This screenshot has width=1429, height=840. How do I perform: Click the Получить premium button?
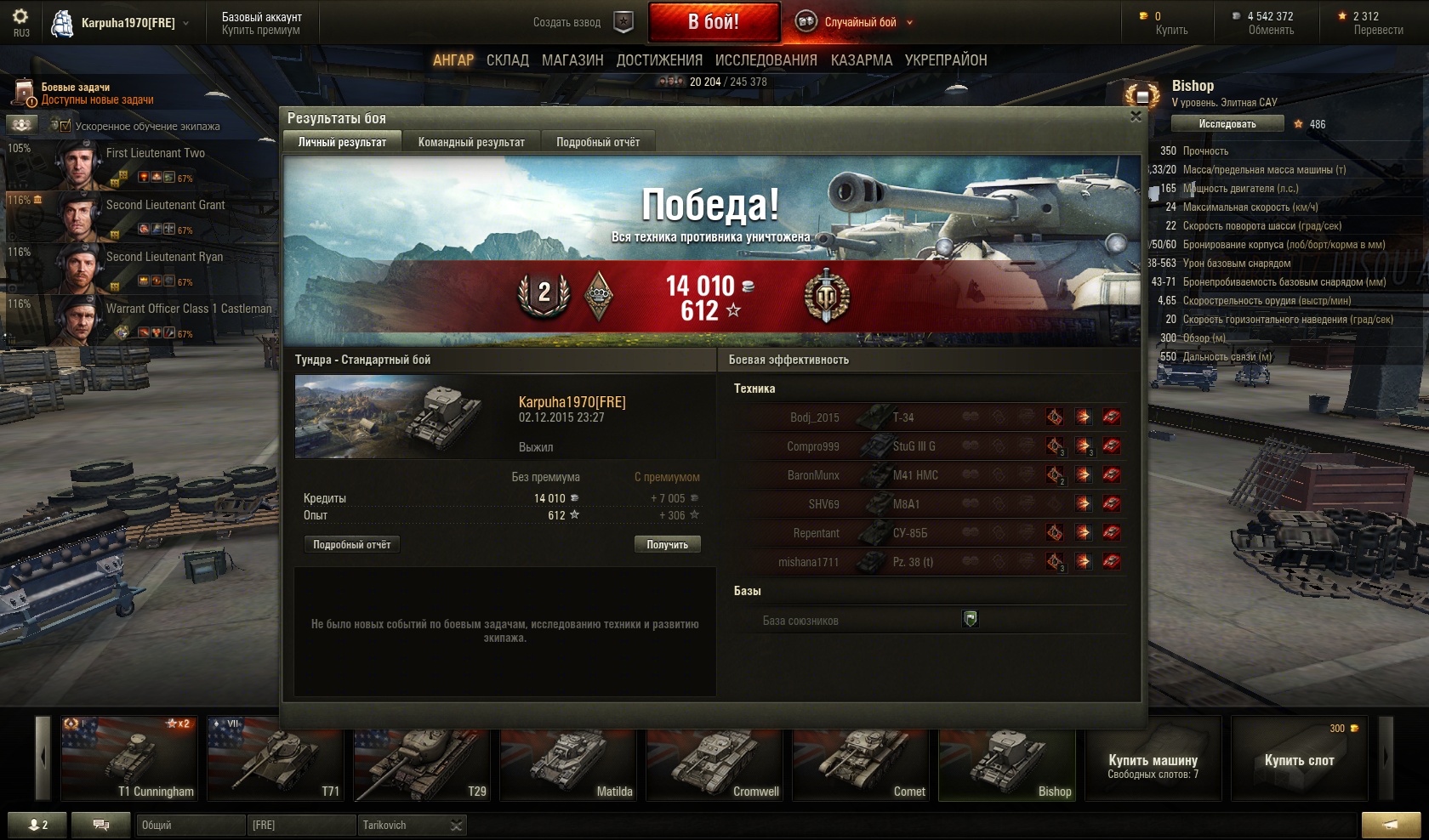tap(667, 544)
